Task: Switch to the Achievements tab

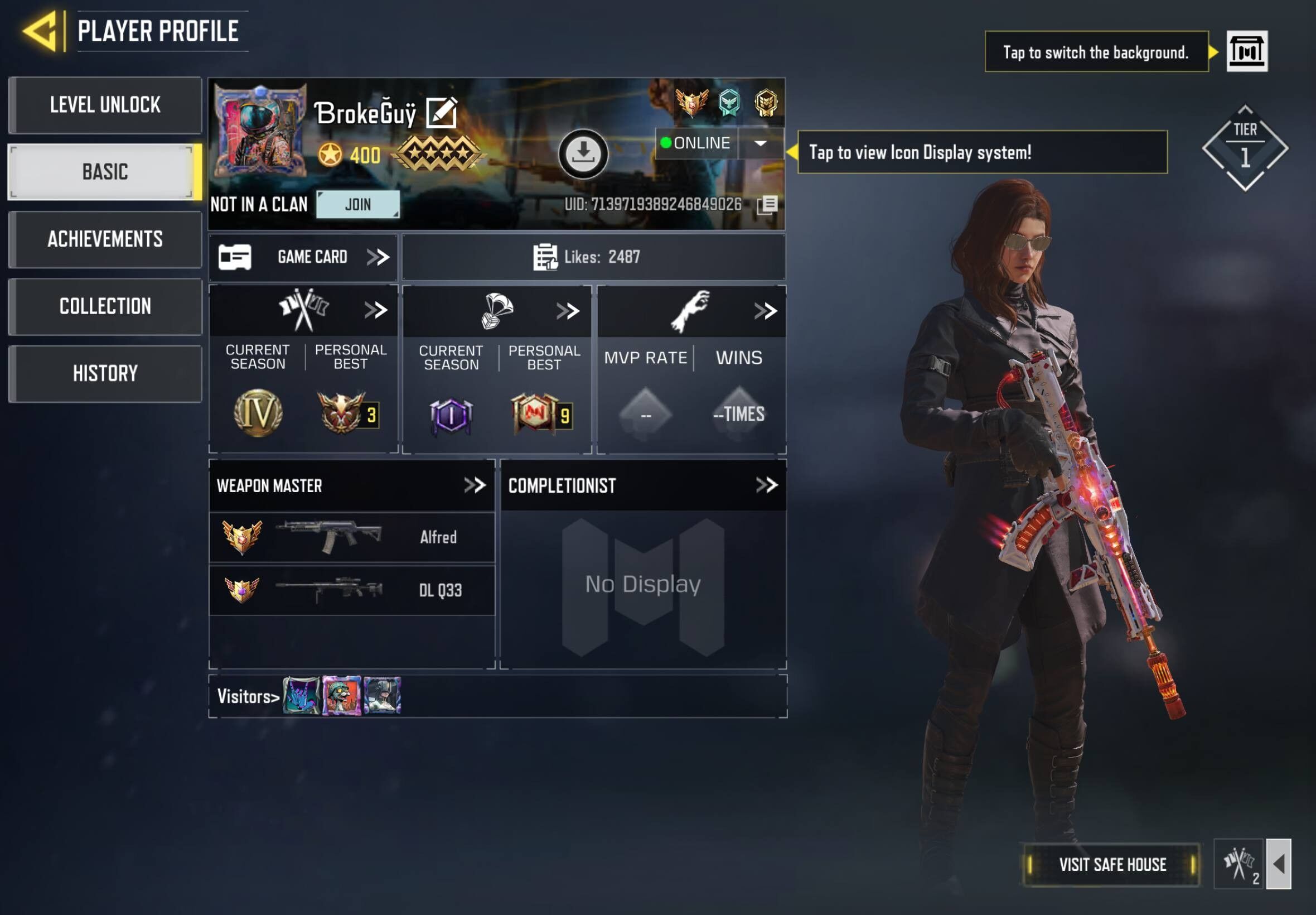Action: tap(105, 239)
